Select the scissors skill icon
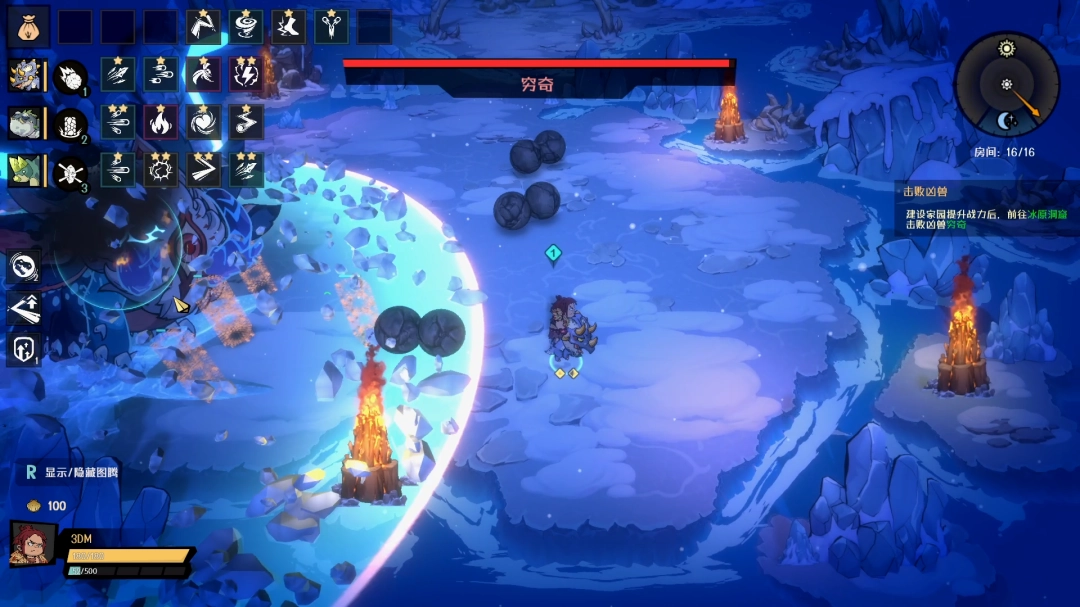 [x=331, y=27]
